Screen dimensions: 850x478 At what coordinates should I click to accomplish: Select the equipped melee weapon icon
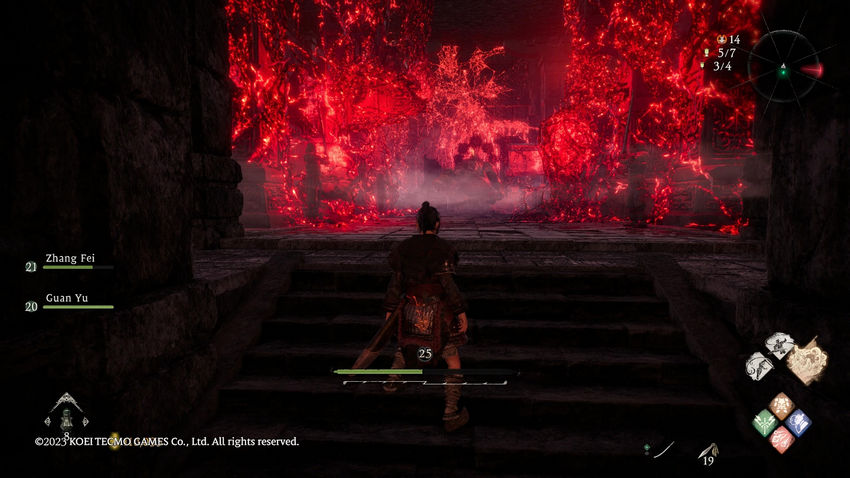tap(663, 450)
